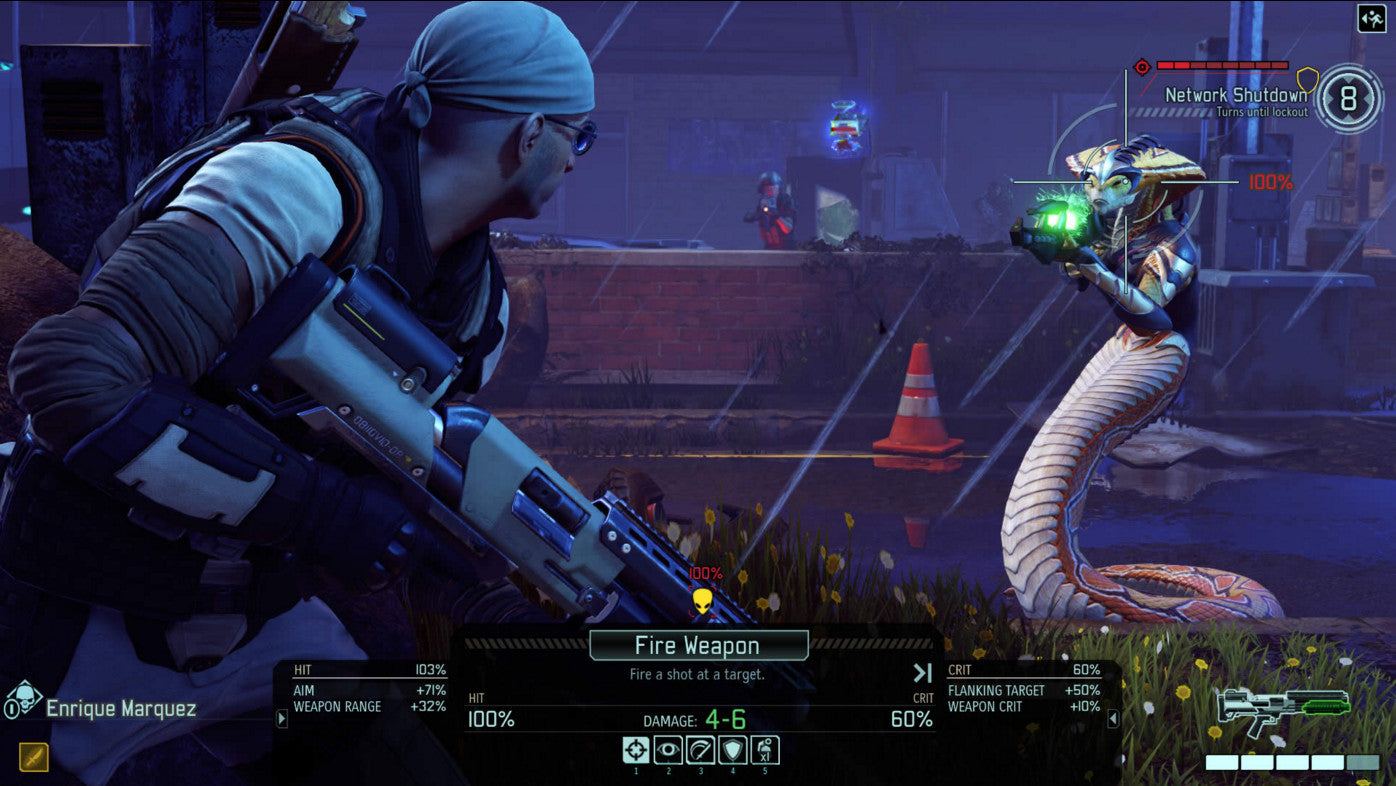
Task: Select the Fire Weapon crosshair action
Action: tap(635, 748)
